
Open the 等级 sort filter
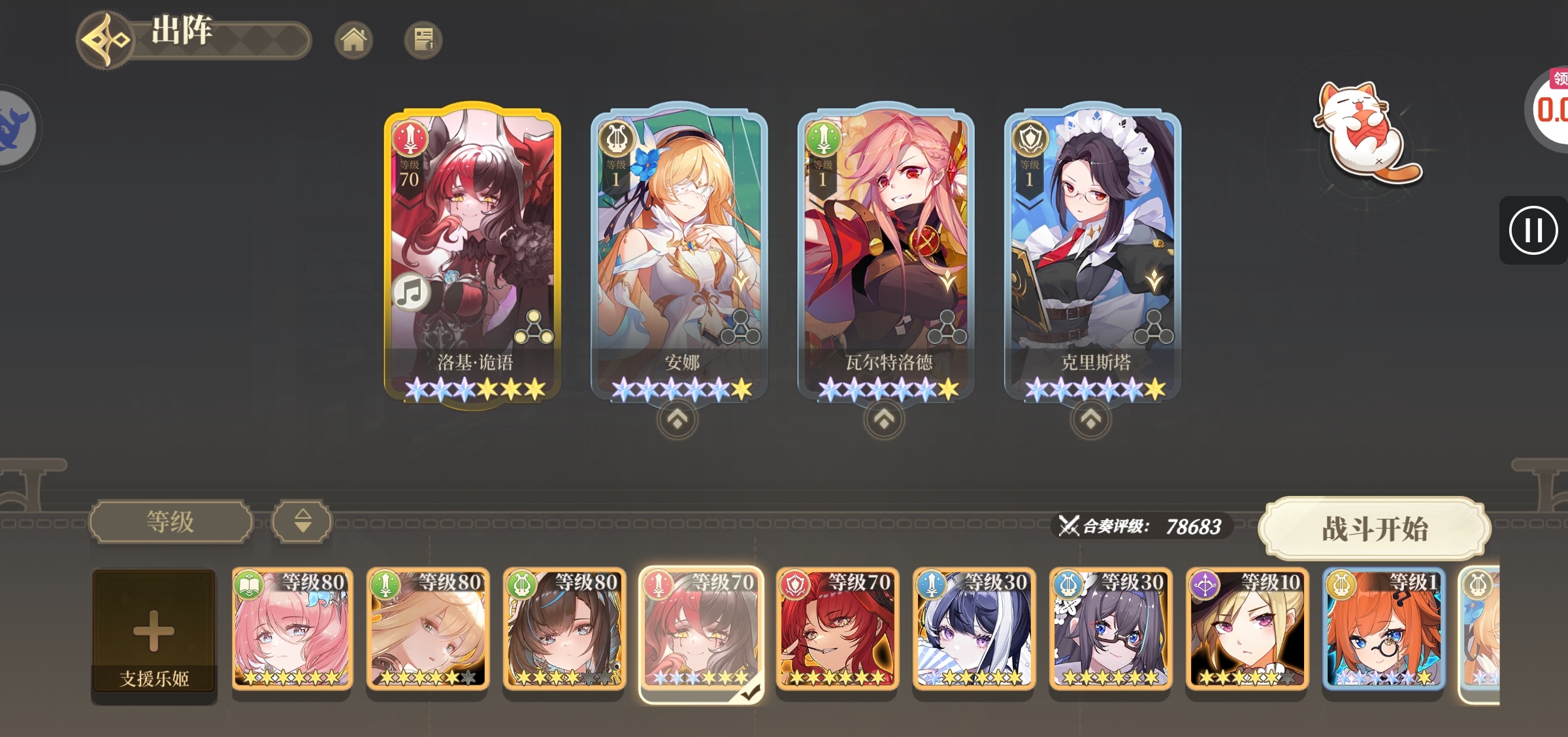click(x=171, y=521)
